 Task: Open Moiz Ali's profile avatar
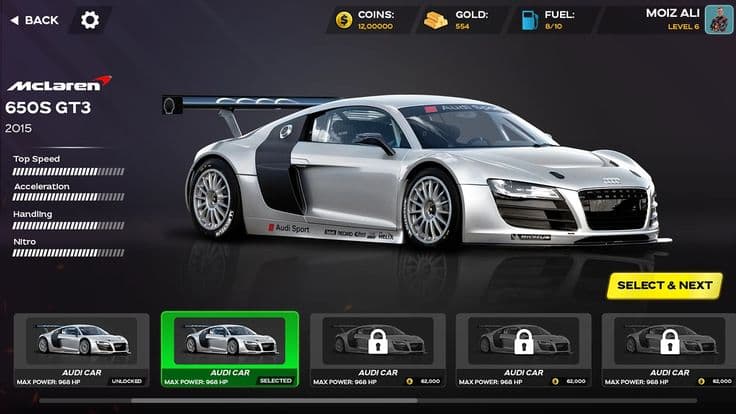coord(718,19)
